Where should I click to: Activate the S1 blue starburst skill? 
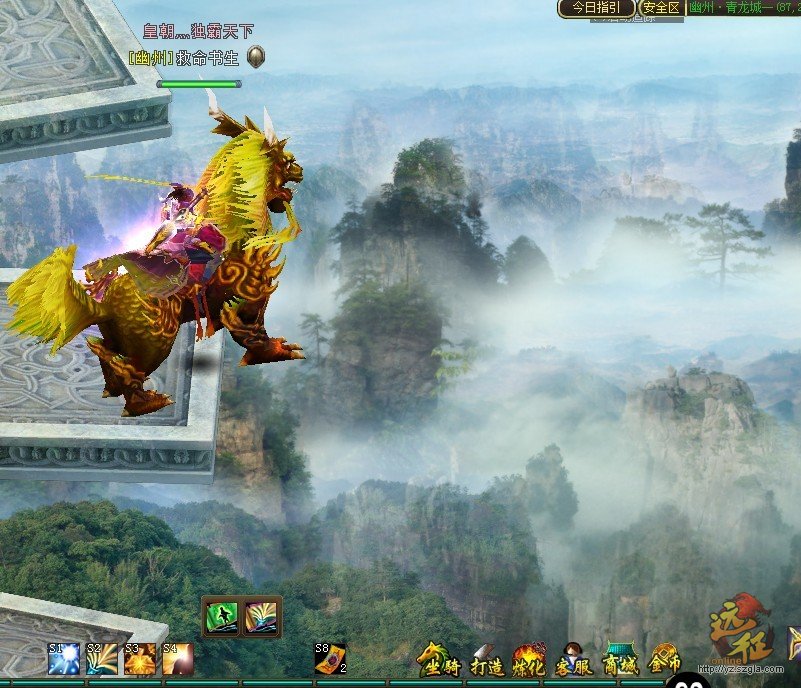tap(64, 659)
